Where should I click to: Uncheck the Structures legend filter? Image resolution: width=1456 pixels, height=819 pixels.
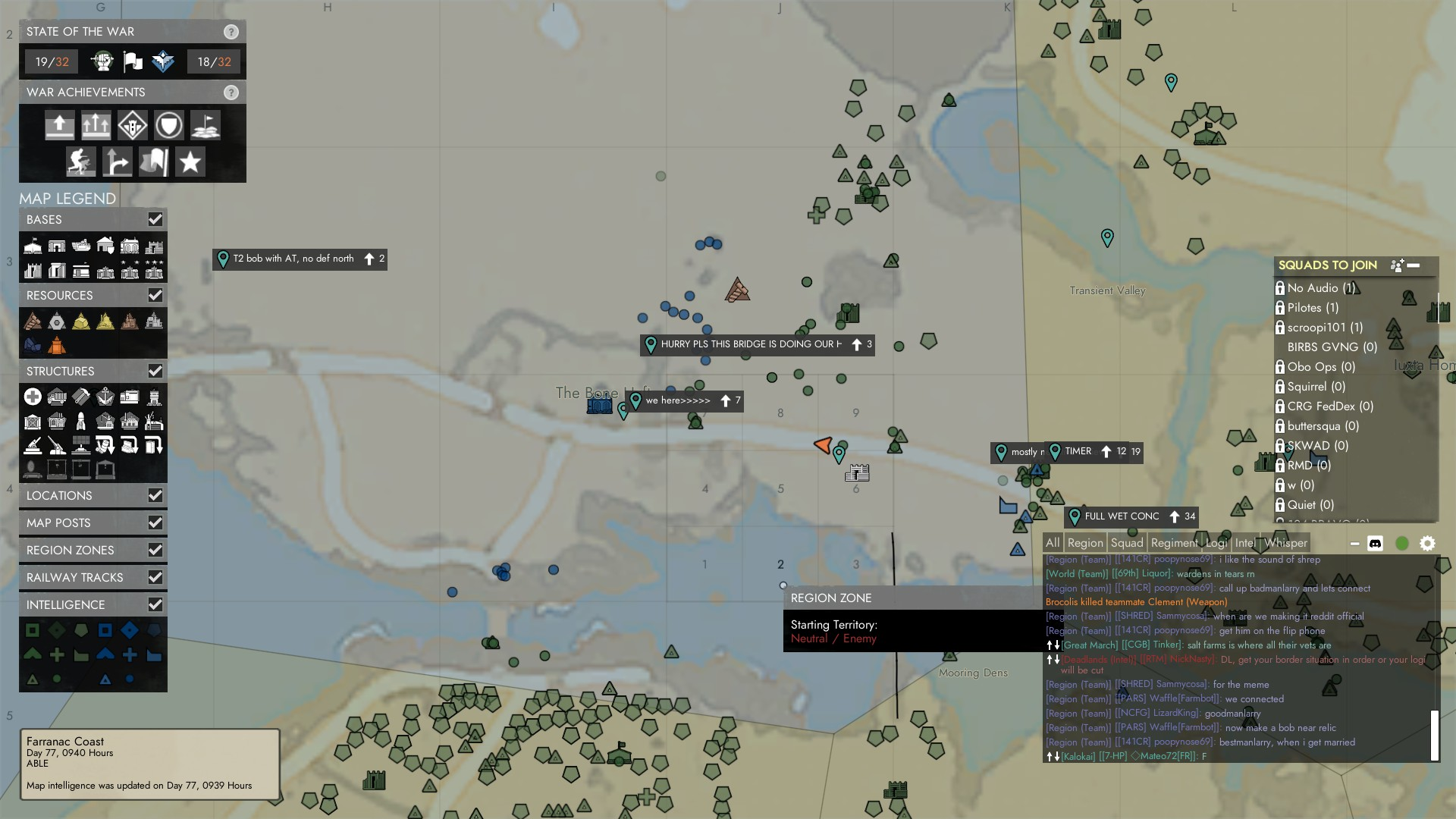coord(155,371)
